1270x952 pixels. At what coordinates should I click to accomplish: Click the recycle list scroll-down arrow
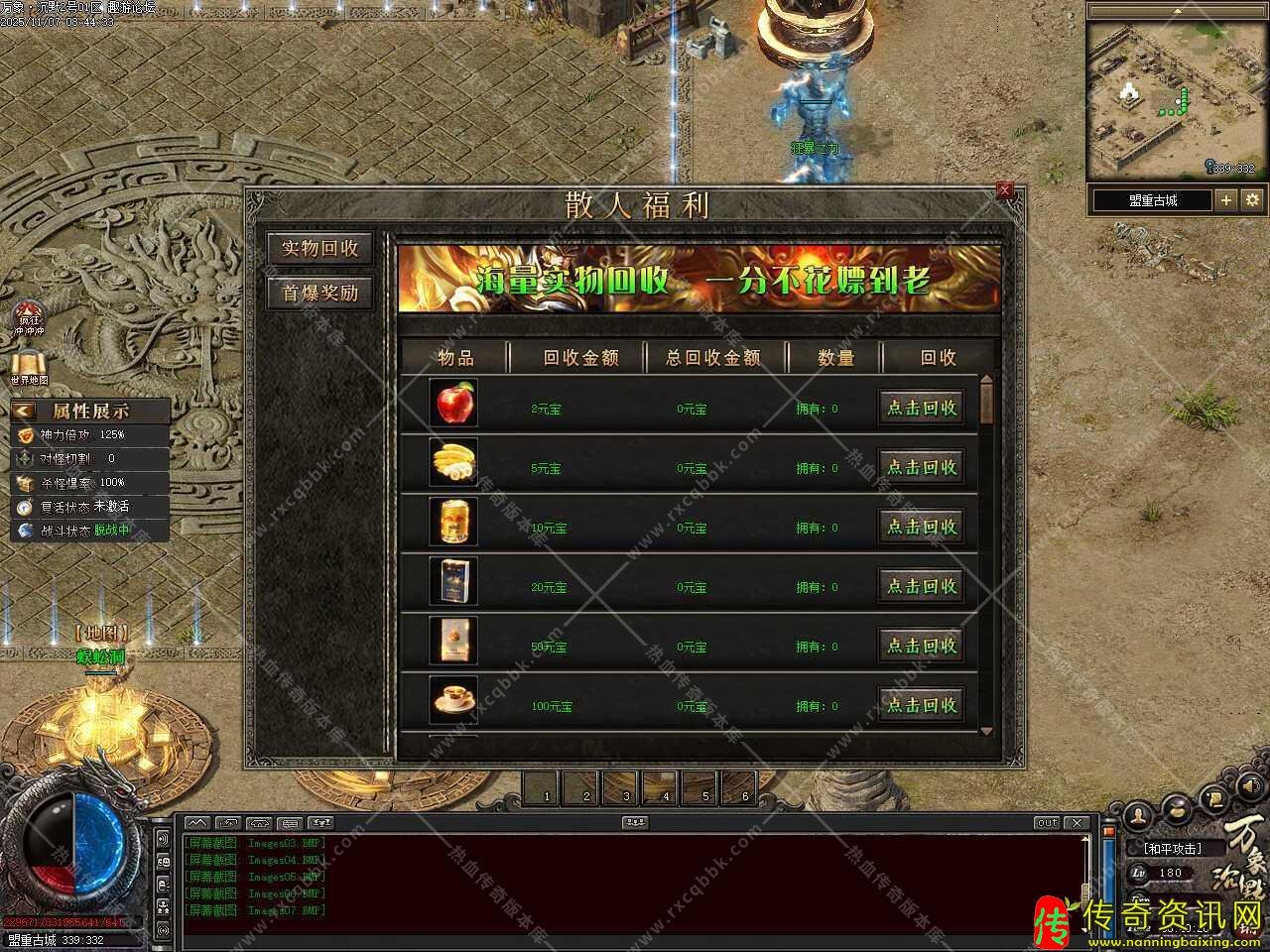pos(986,732)
